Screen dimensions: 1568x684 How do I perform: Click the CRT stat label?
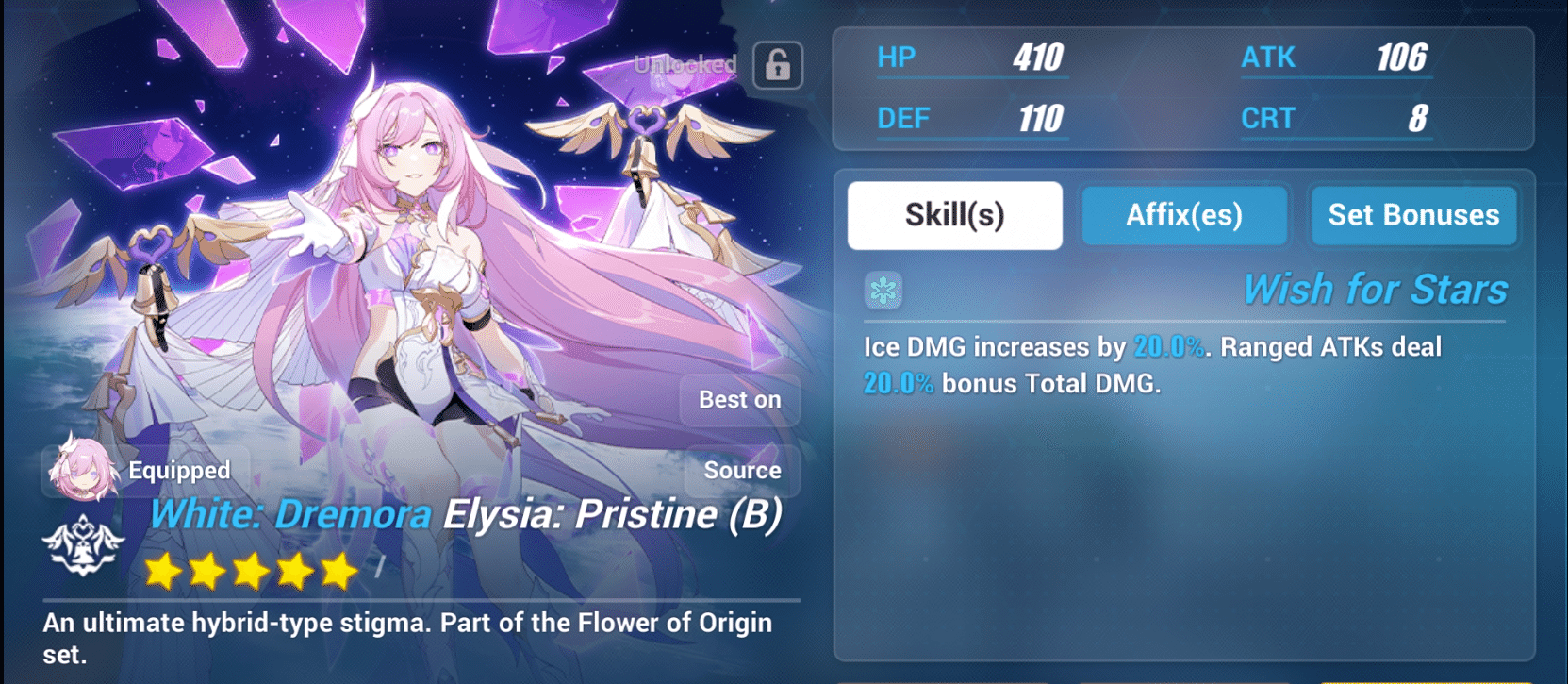pos(1268,118)
